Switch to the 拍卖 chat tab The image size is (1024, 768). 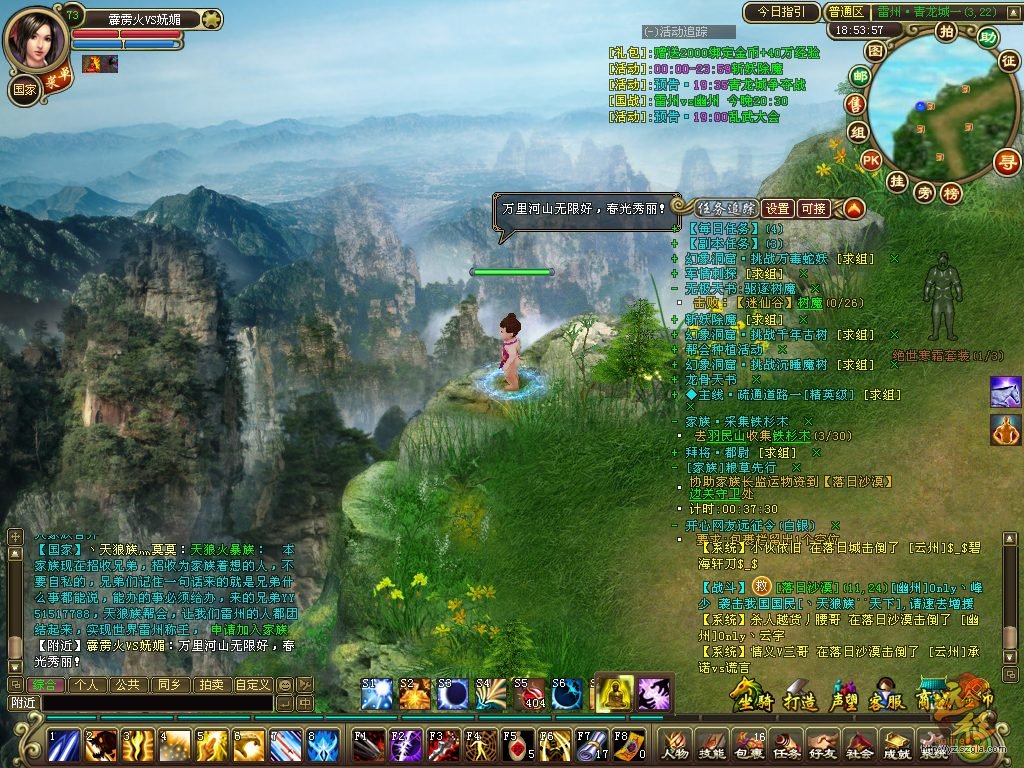(x=210, y=685)
